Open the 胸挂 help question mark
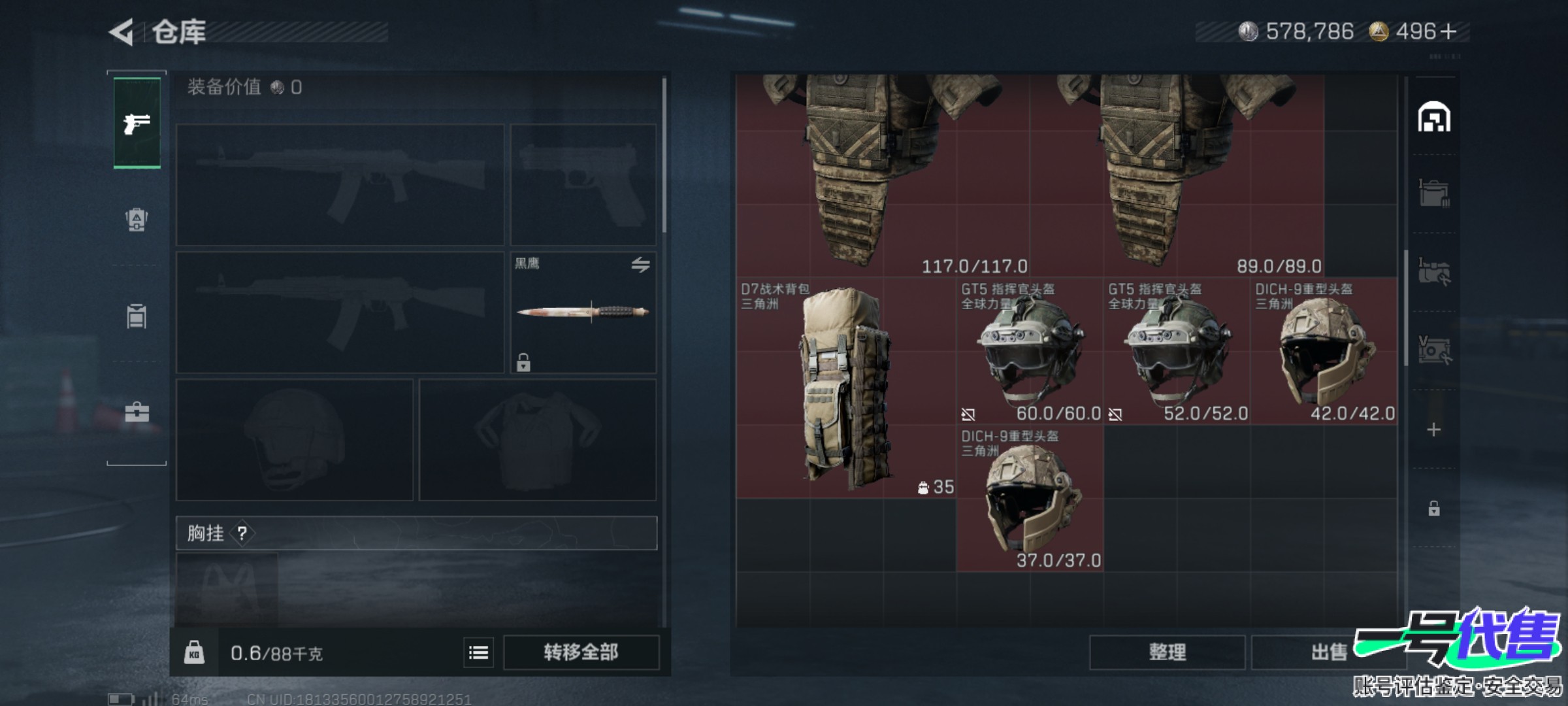 click(242, 533)
